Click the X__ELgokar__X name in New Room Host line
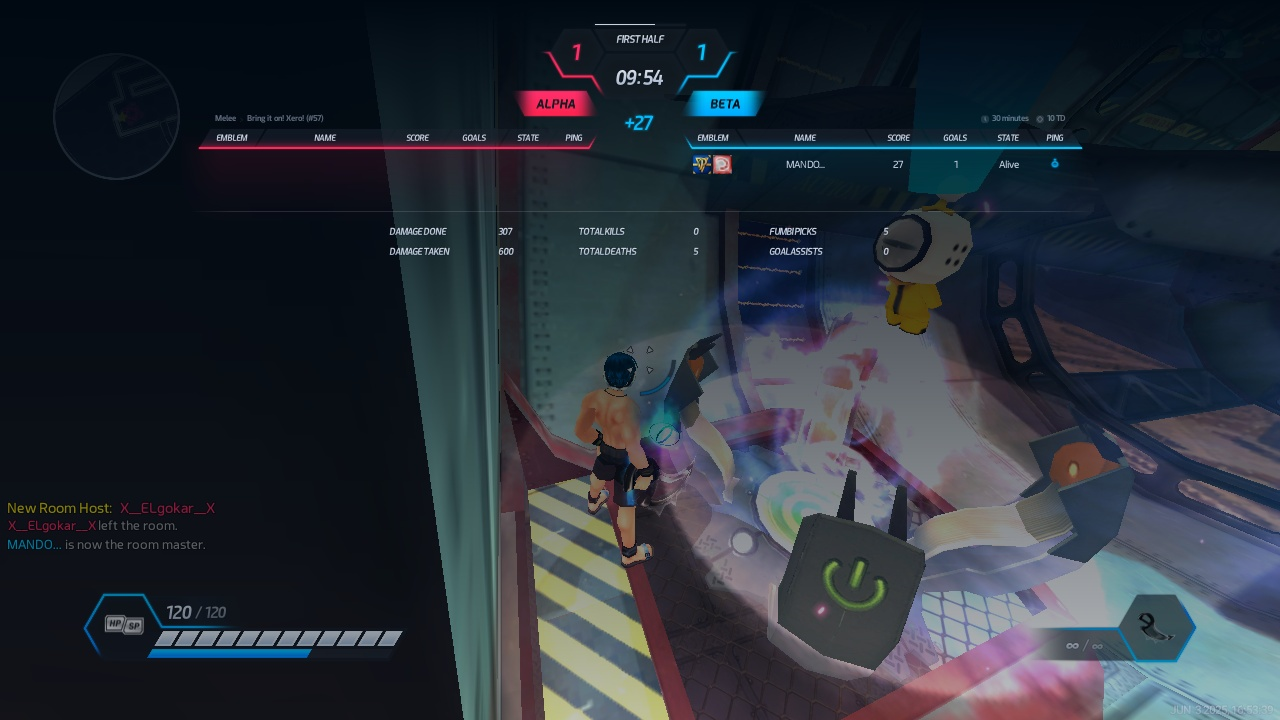This screenshot has width=1280, height=720. tap(167, 508)
